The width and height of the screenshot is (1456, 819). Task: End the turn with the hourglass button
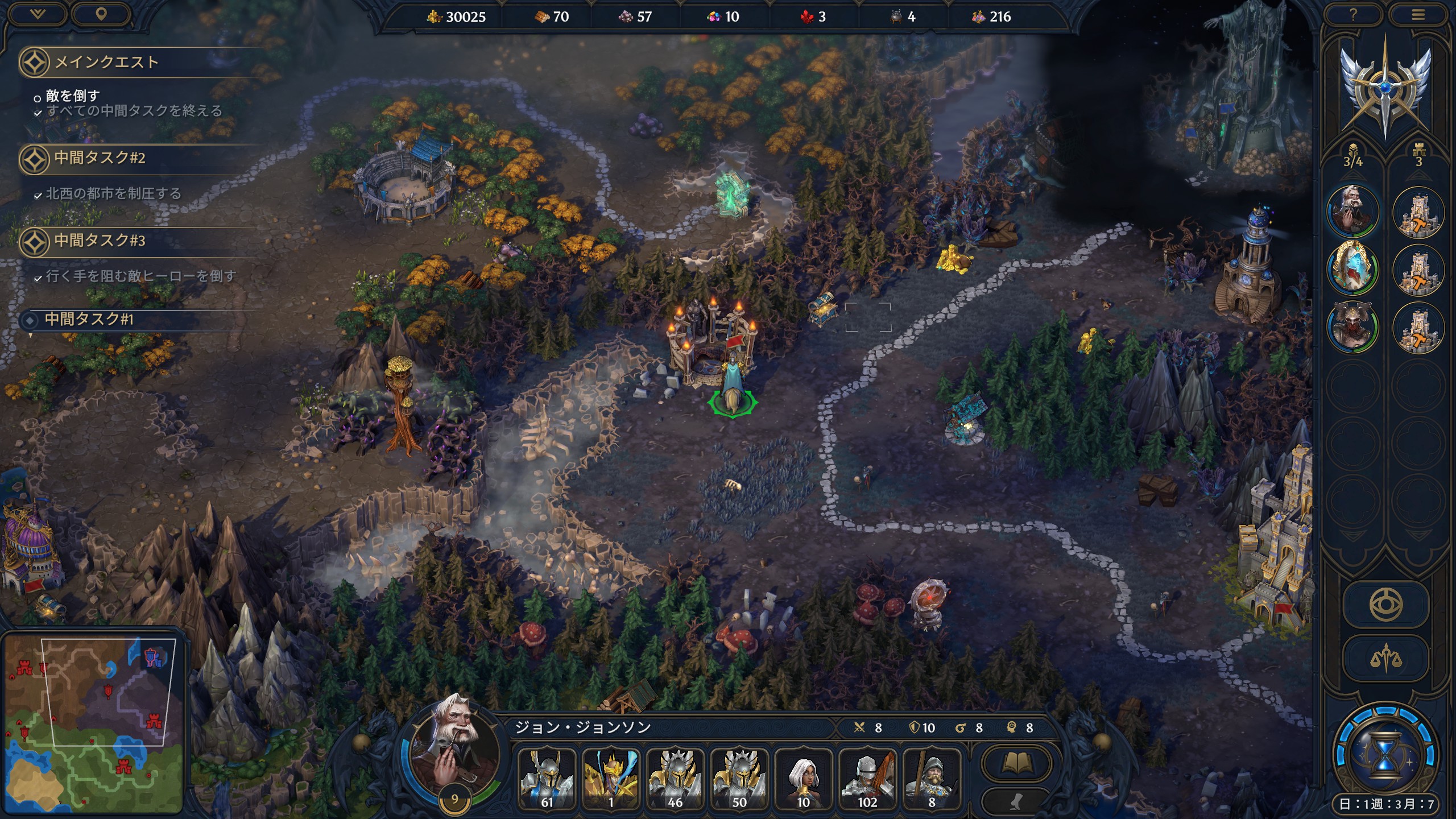click(x=1385, y=755)
